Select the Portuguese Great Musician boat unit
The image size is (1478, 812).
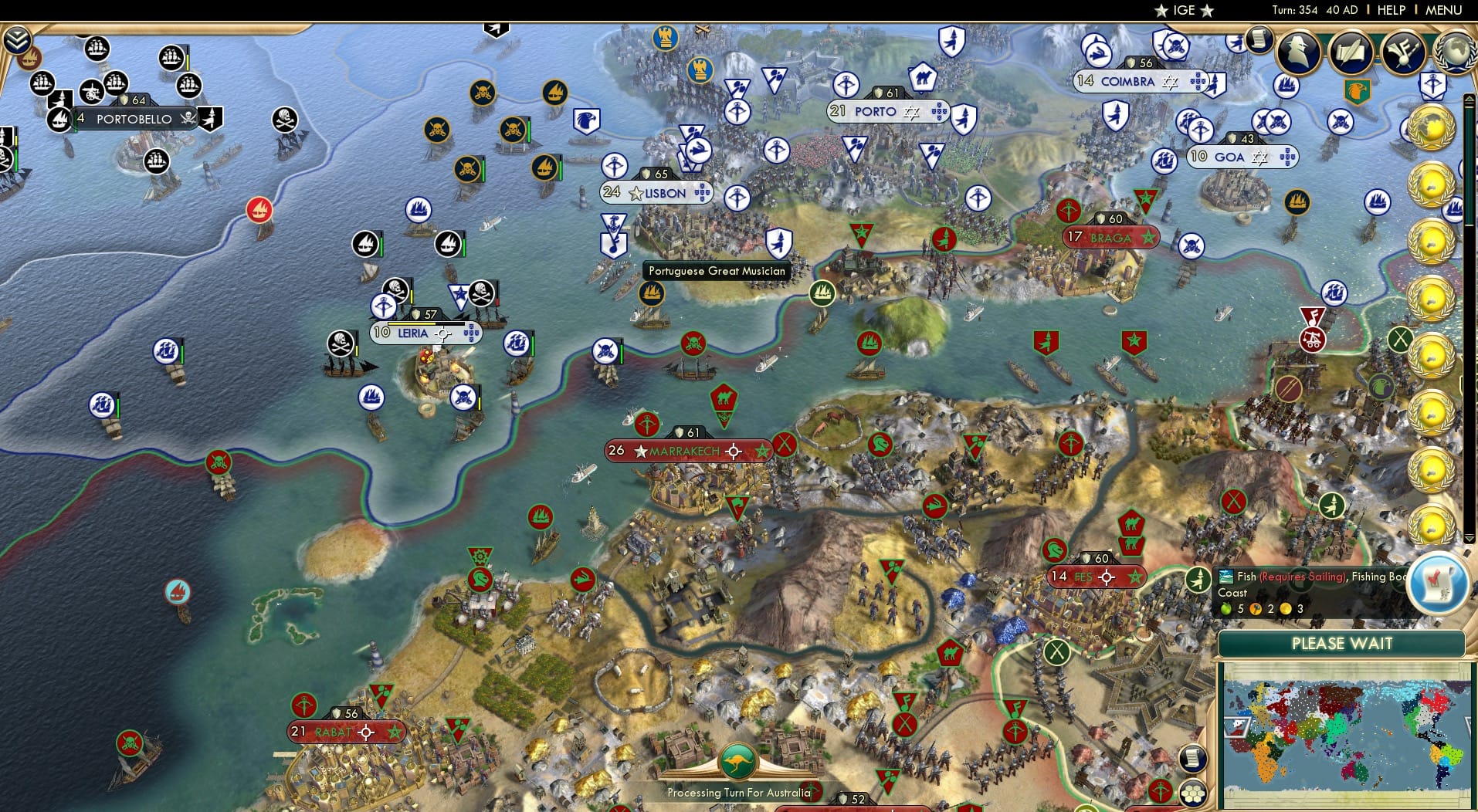(x=651, y=294)
